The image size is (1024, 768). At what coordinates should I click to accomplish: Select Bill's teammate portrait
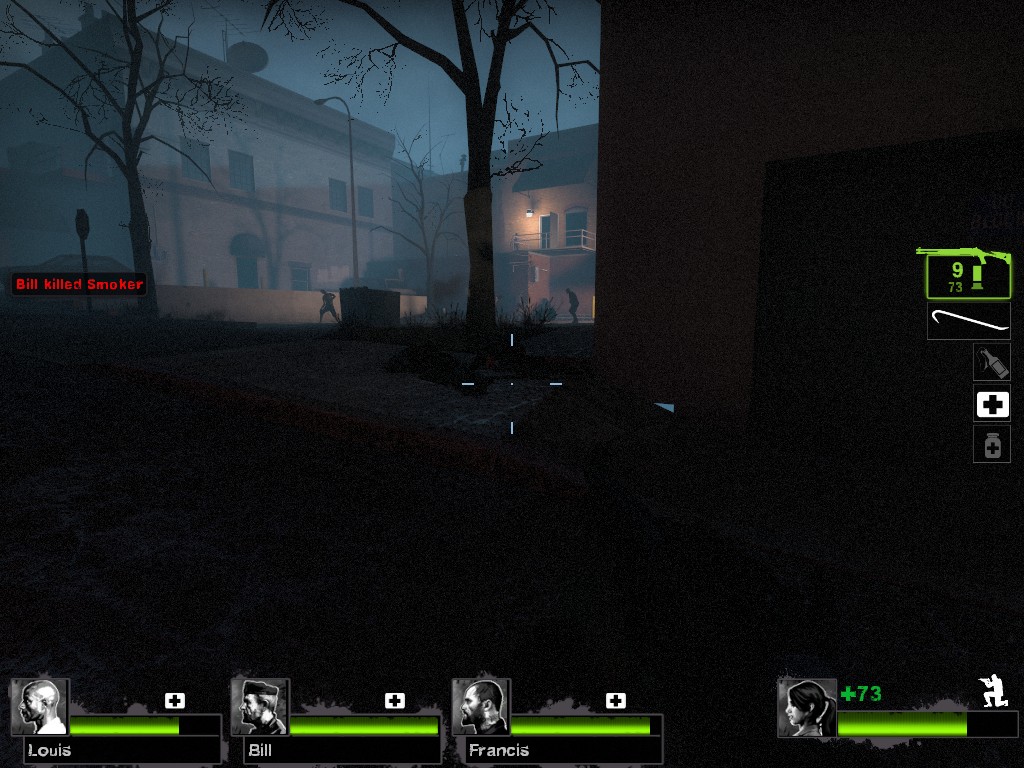[260, 707]
